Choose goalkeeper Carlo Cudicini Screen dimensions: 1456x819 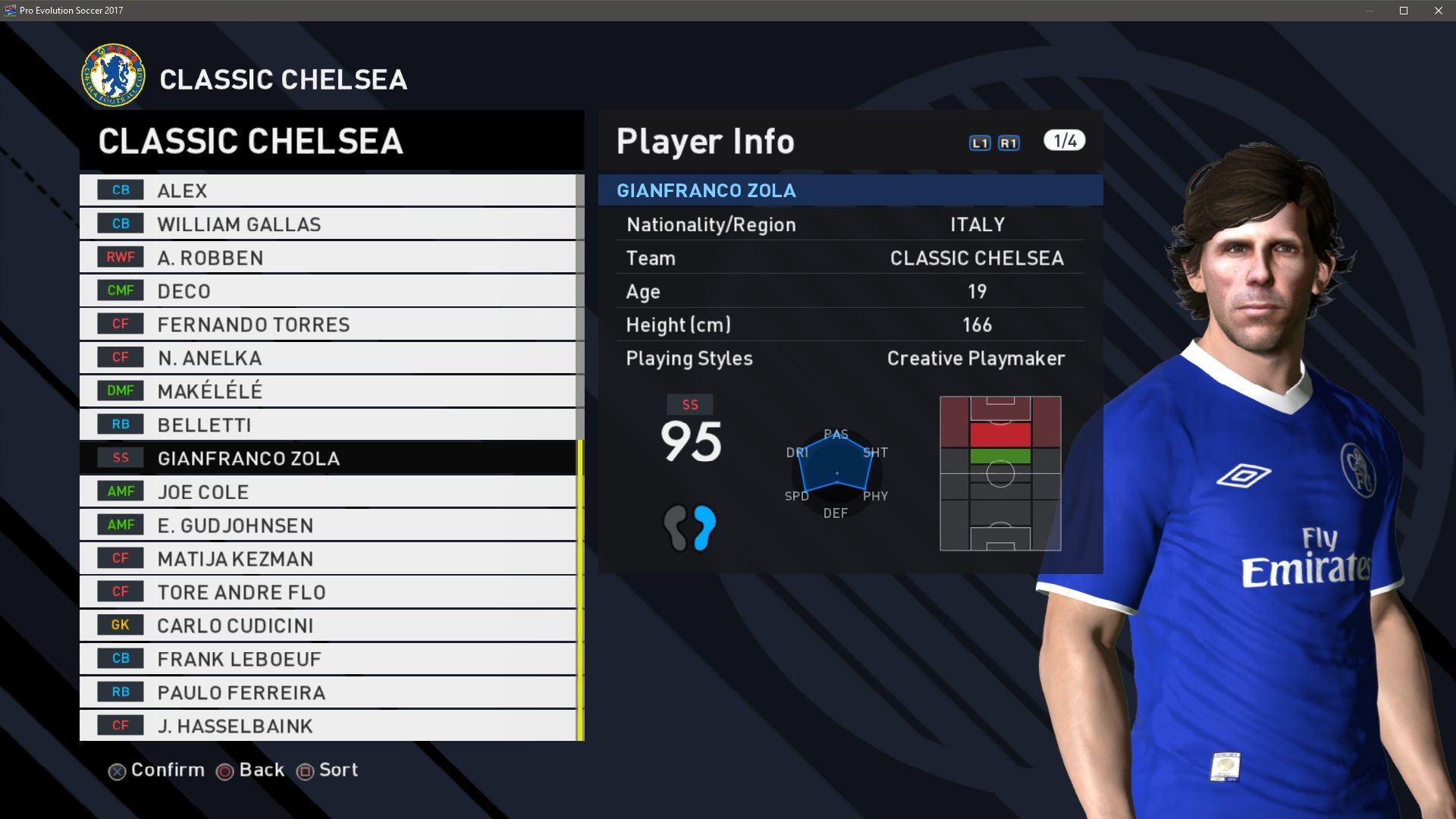[x=328, y=625]
